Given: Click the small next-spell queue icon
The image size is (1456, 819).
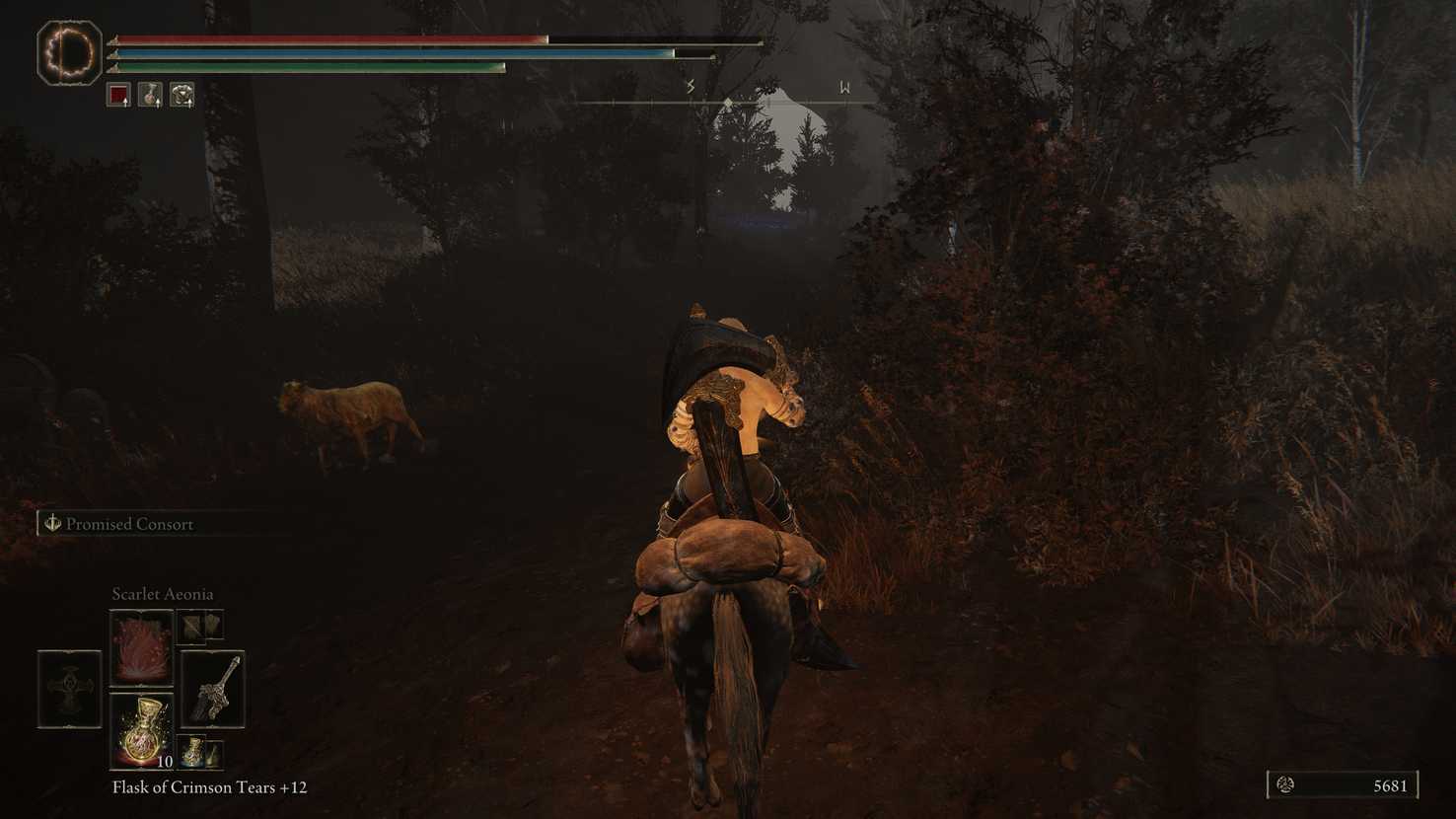Looking at the screenshot, I should coord(200,626).
